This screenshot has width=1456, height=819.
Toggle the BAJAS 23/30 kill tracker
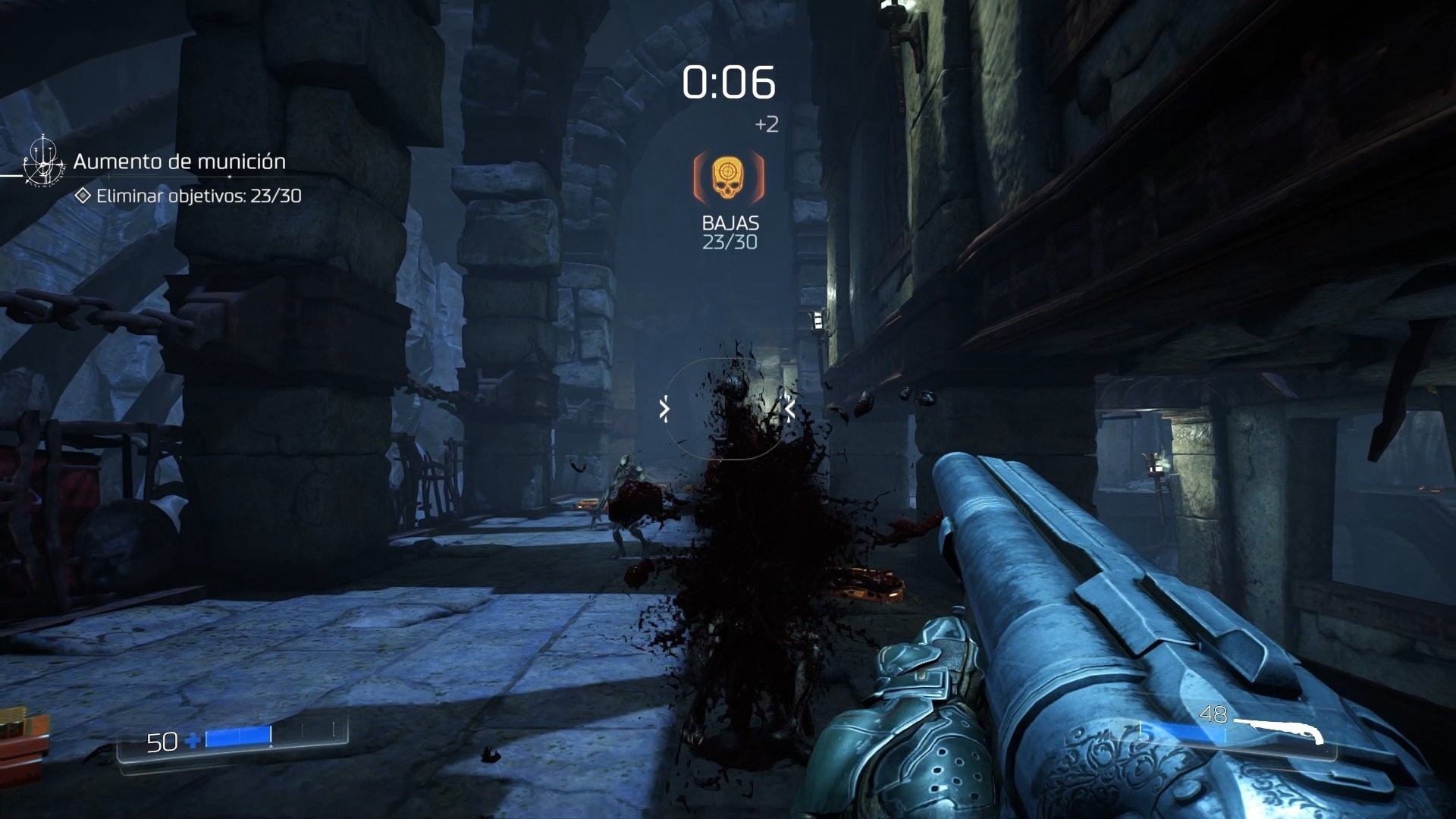730,231
